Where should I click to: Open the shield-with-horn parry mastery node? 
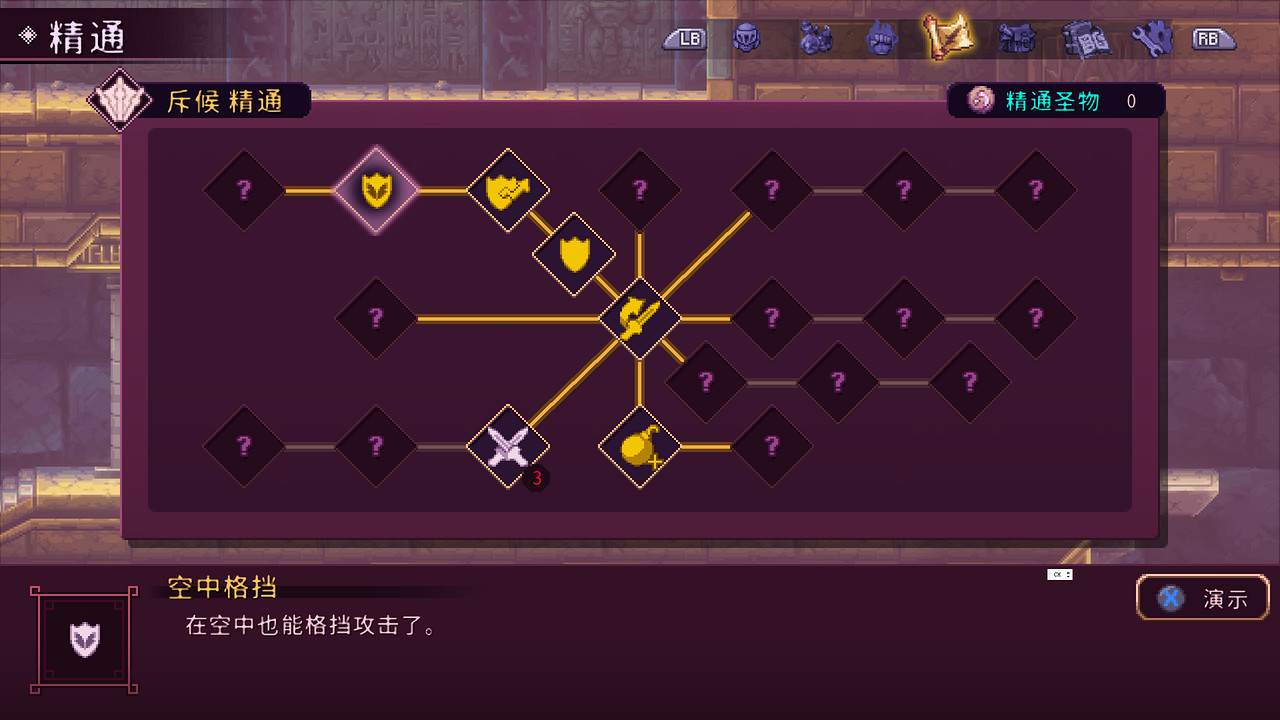tap(508, 191)
